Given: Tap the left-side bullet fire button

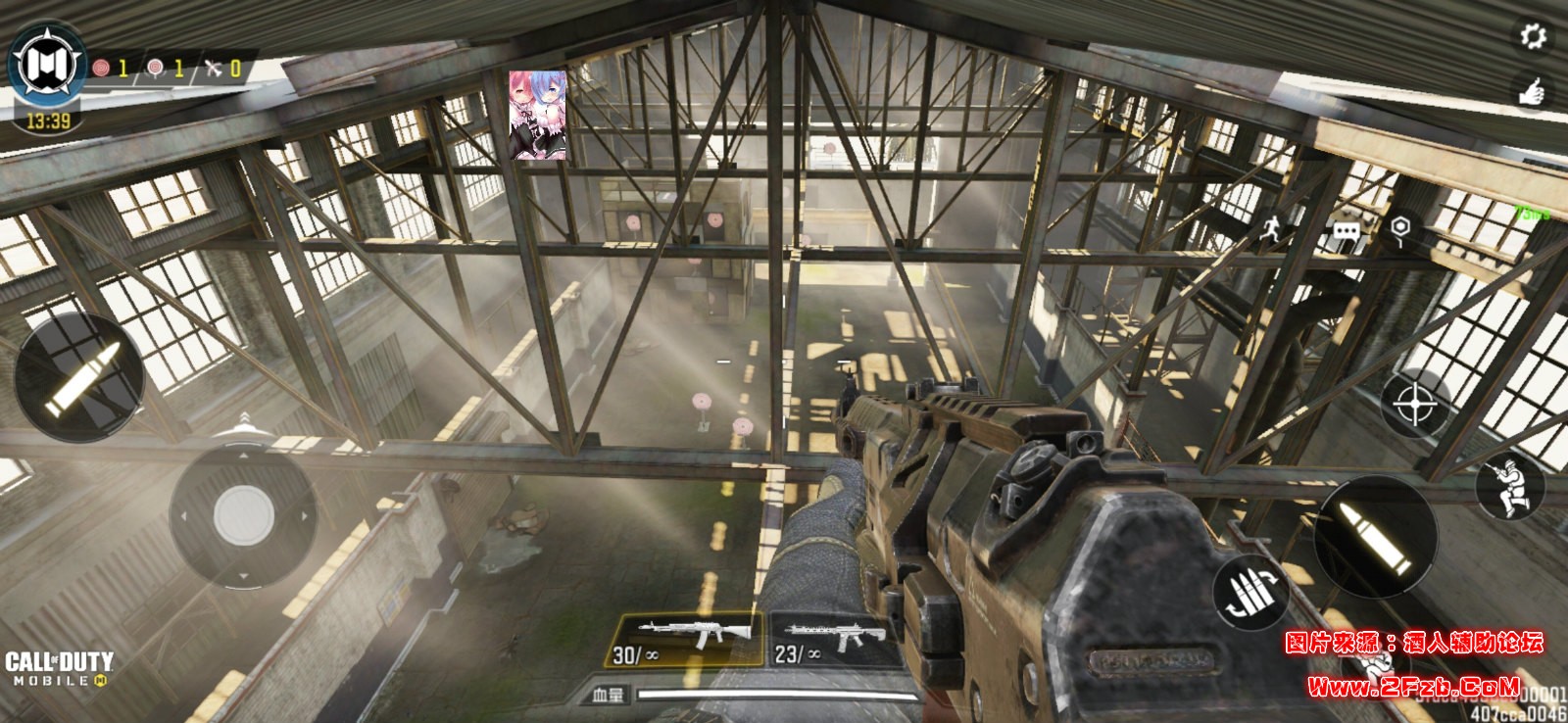Looking at the screenshot, I should pyautogui.click(x=80, y=377).
